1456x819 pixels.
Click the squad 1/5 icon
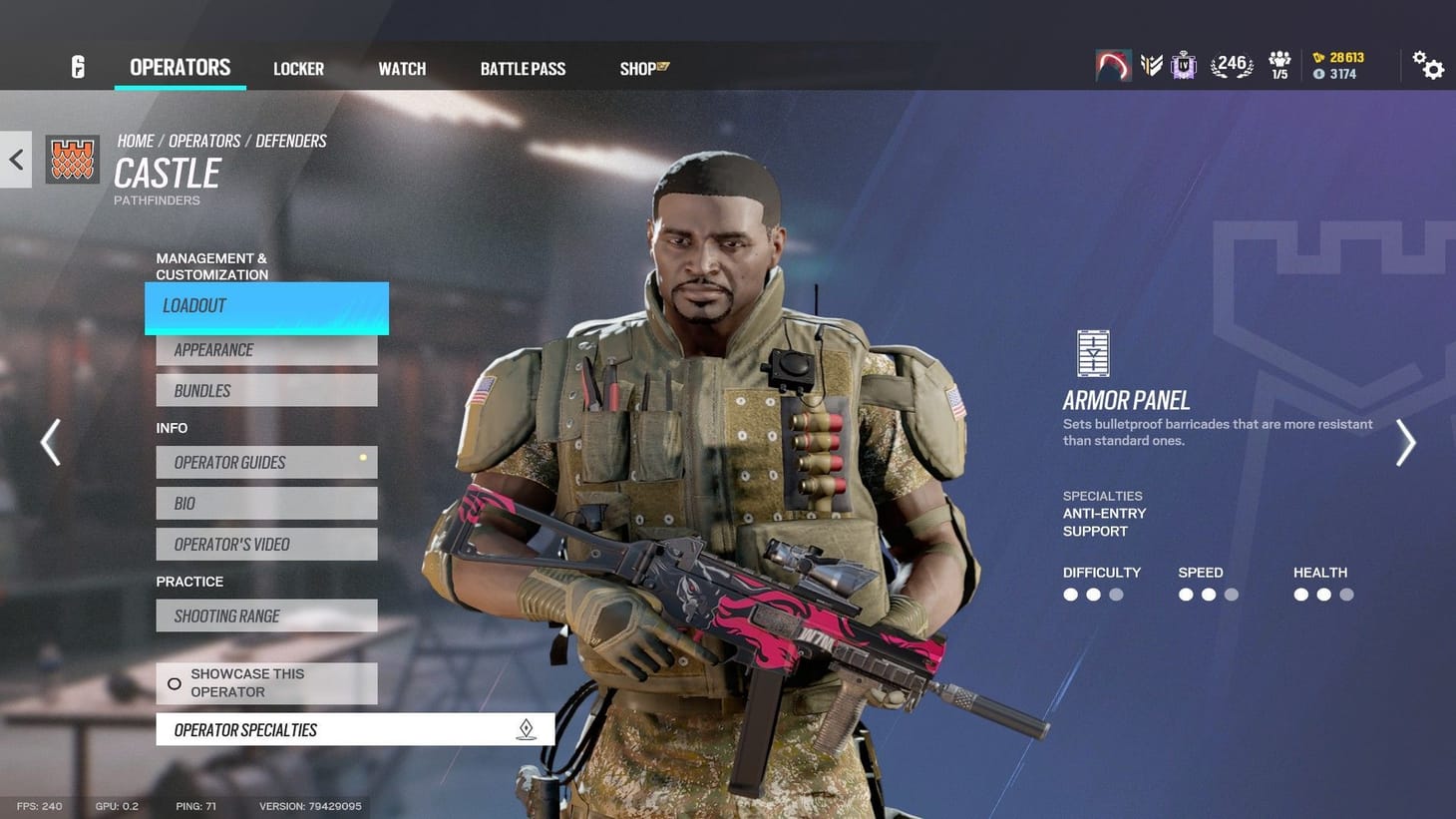point(1279,64)
